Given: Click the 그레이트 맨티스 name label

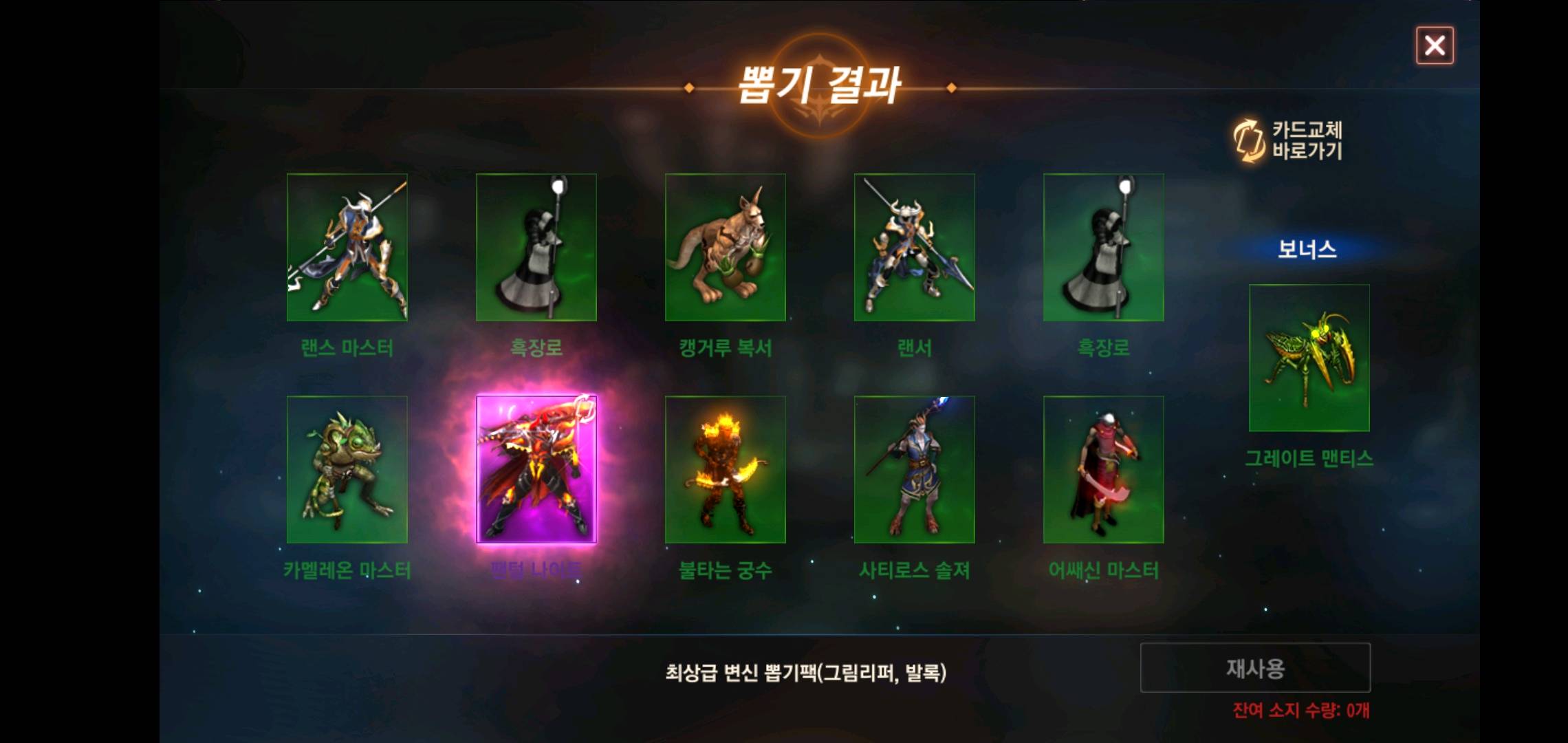Looking at the screenshot, I should pos(1308,455).
